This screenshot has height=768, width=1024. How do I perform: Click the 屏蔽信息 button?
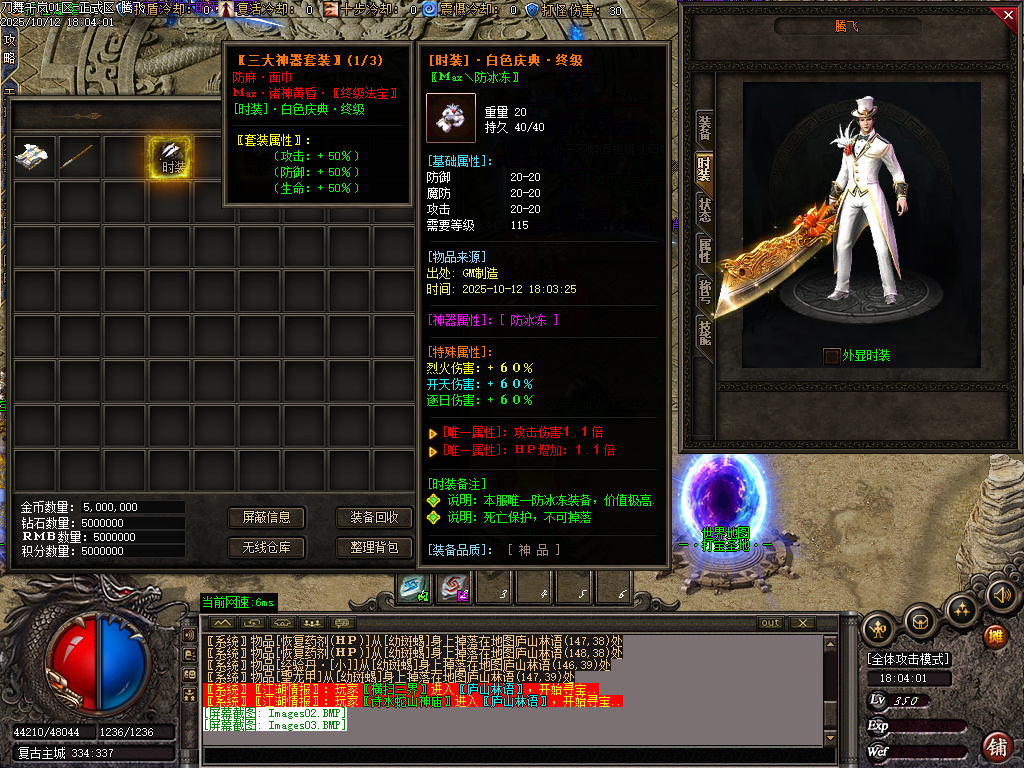266,517
